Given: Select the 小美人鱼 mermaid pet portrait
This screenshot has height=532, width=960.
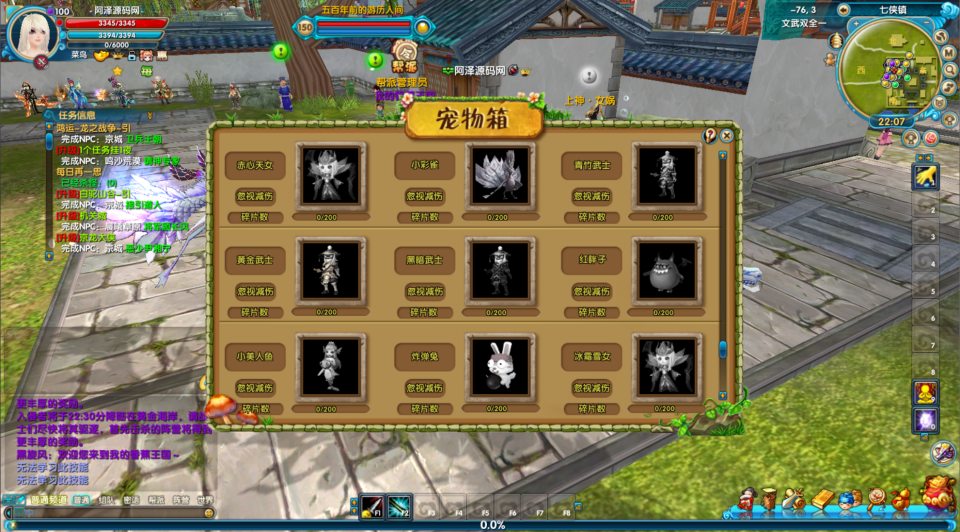Looking at the screenshot, I should [331, 366].
